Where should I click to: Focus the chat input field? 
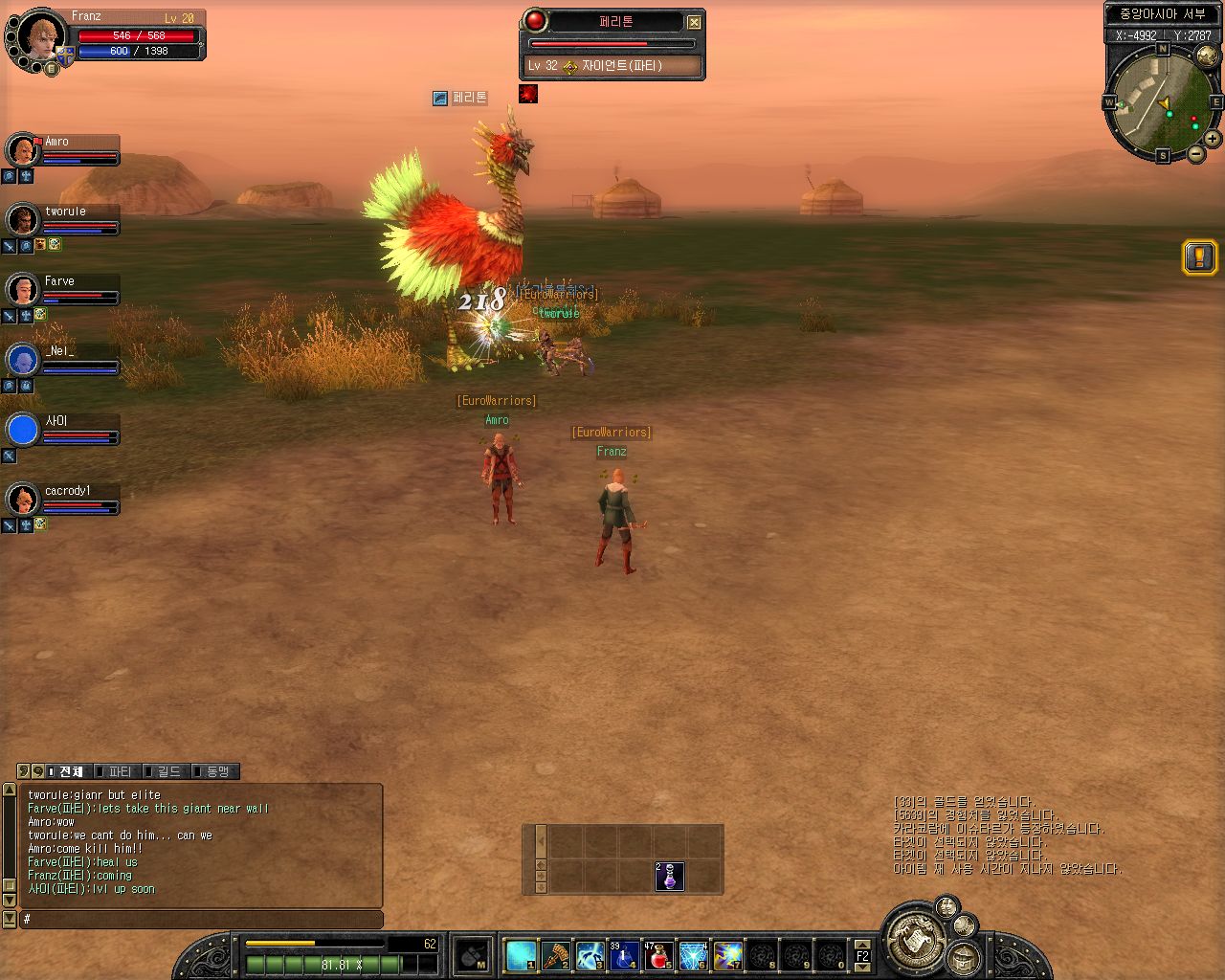pyautogui.click(x=201, y=920)
